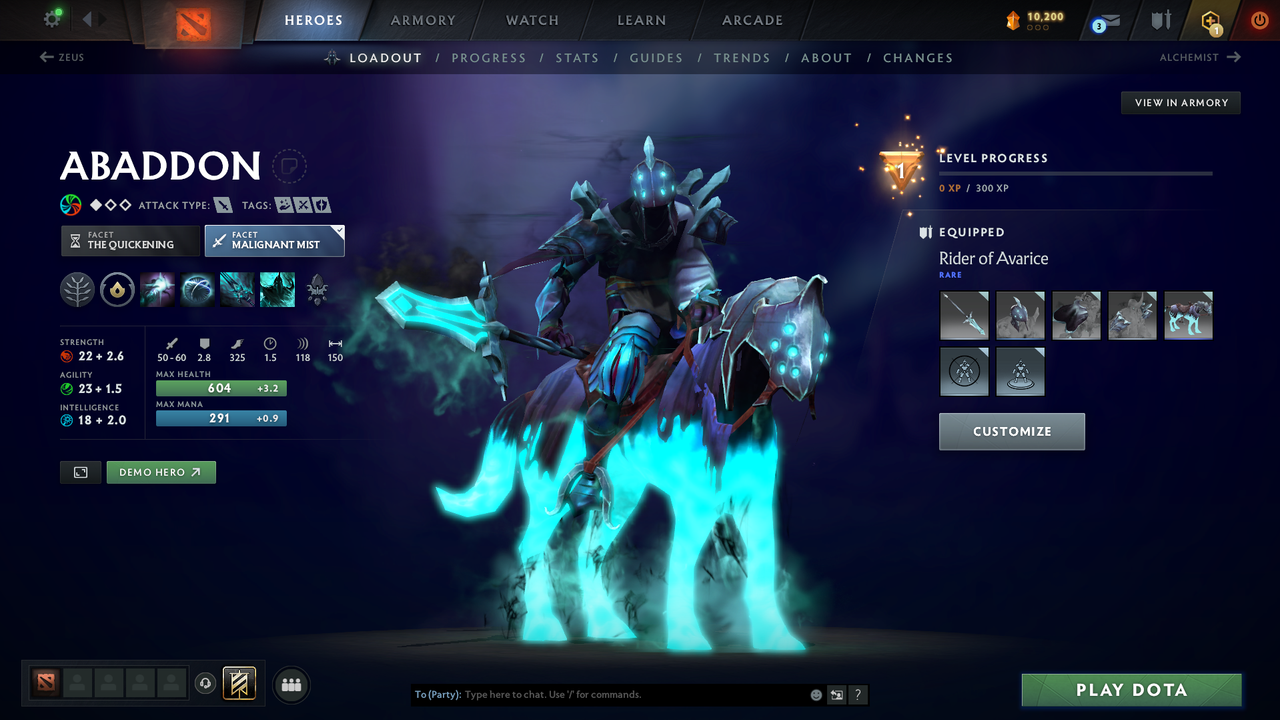1280x720 pixels.
Task: Switch to the ARMORY tab
Action: click(422, 20)
